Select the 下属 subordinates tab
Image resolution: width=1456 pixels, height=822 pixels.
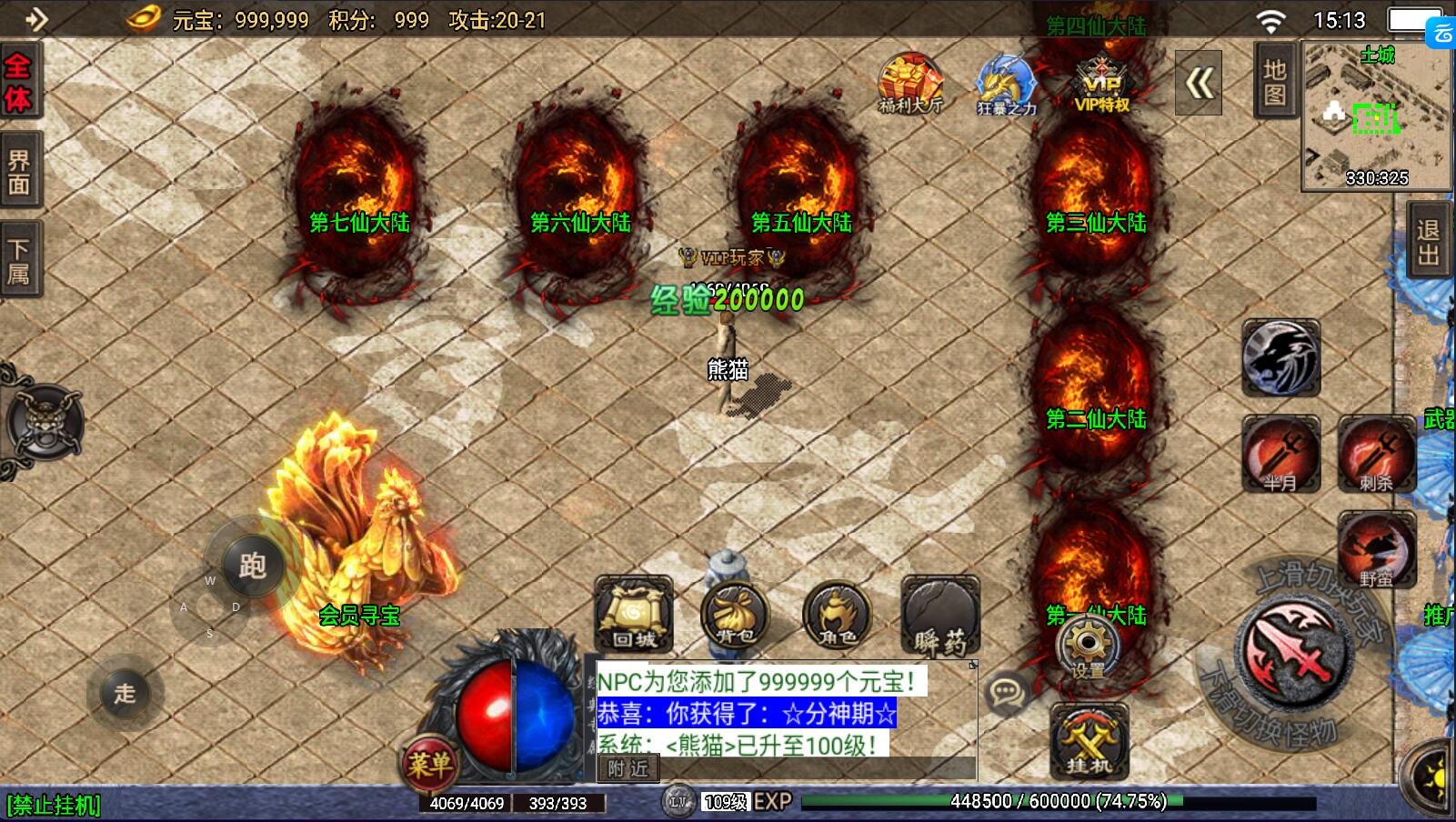pyautogui.click(x=19, y=261)
